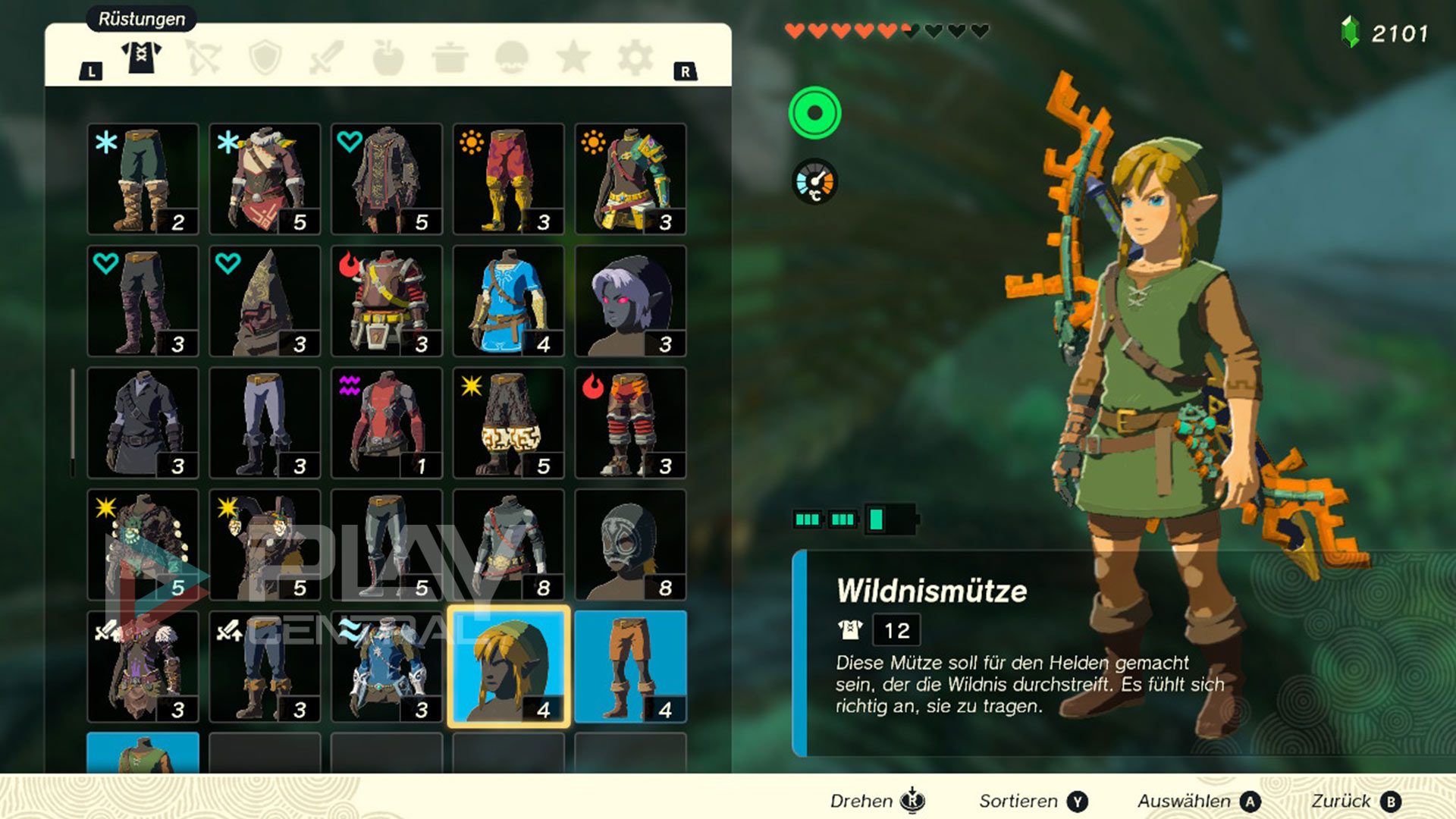Select the pointed hood with heart icon

(x=265, y=300)
